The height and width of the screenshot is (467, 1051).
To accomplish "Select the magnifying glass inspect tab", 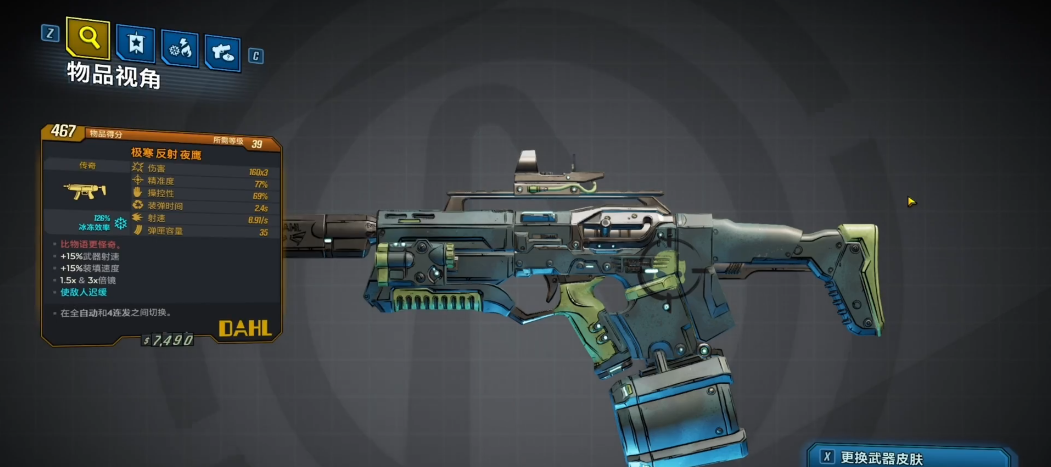I will click(x=88, y=38).
